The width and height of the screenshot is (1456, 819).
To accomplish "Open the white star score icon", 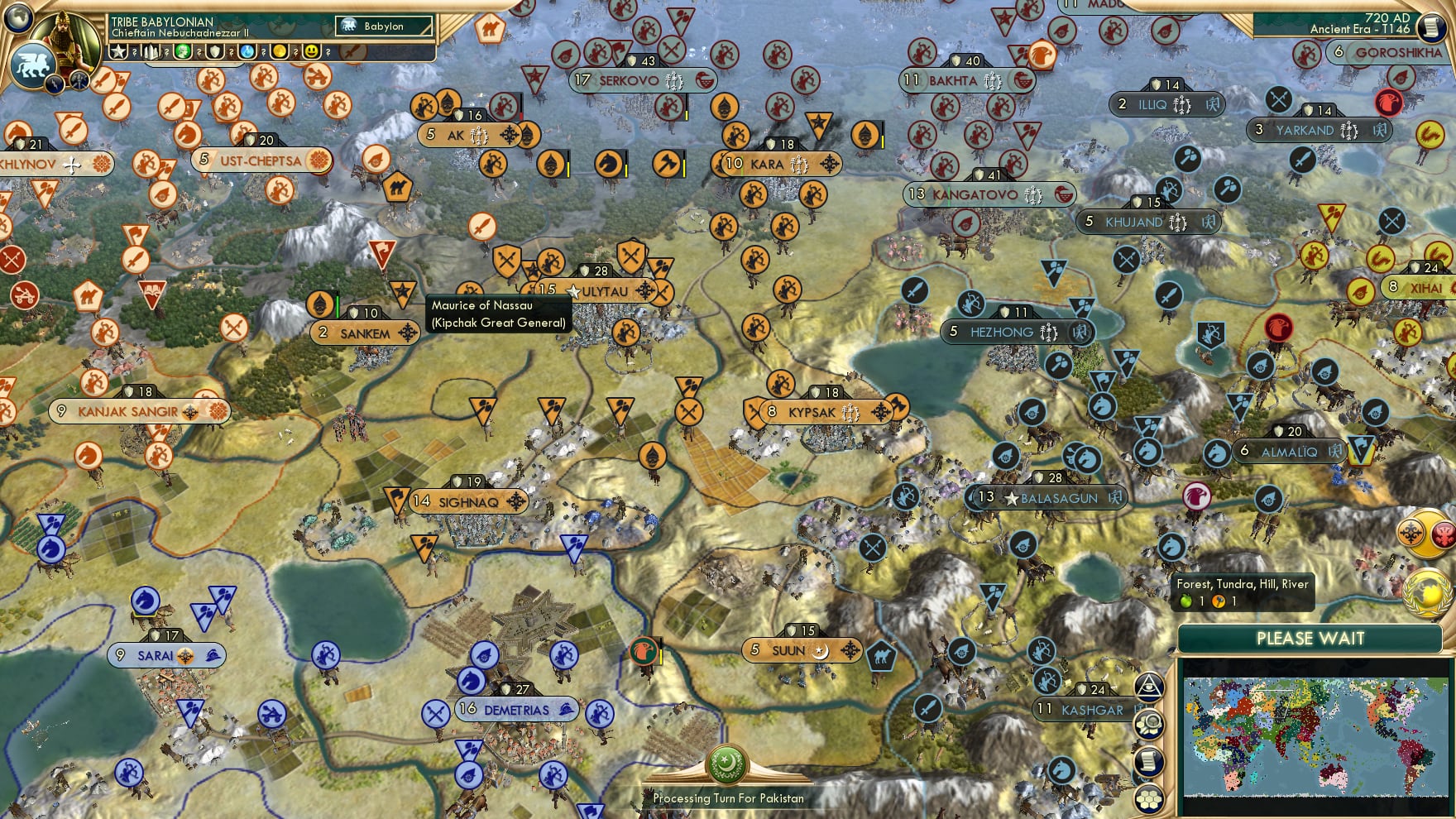I will click(x=119, y=52).
